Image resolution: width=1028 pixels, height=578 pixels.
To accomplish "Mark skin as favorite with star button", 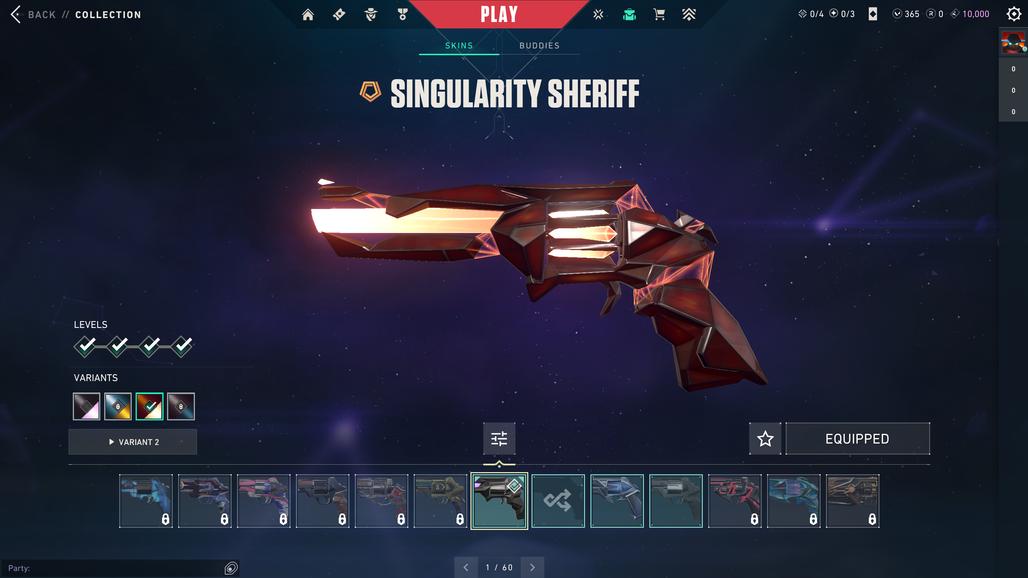I will coord(765,439).
